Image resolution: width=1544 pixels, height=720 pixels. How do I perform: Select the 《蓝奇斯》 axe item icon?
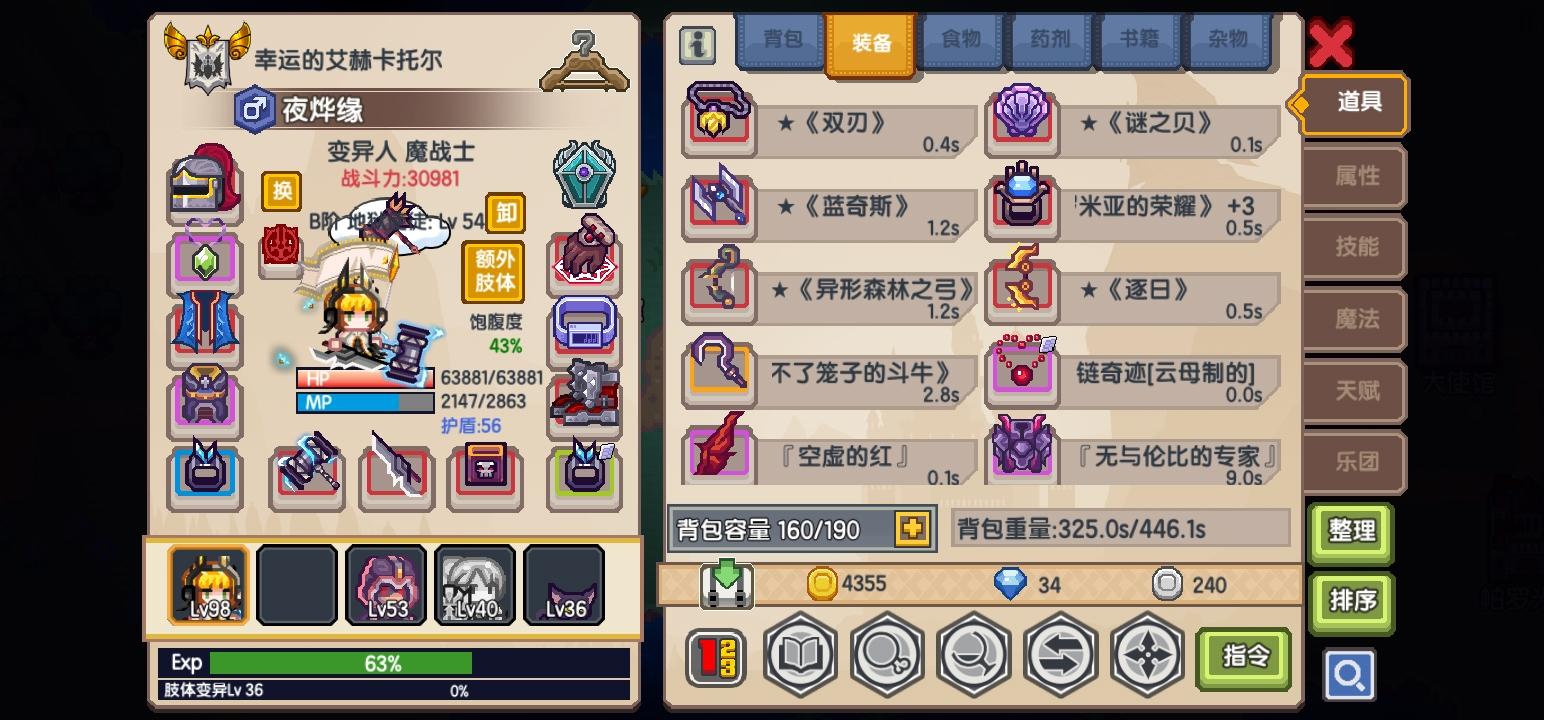click(x=718, y=204)
